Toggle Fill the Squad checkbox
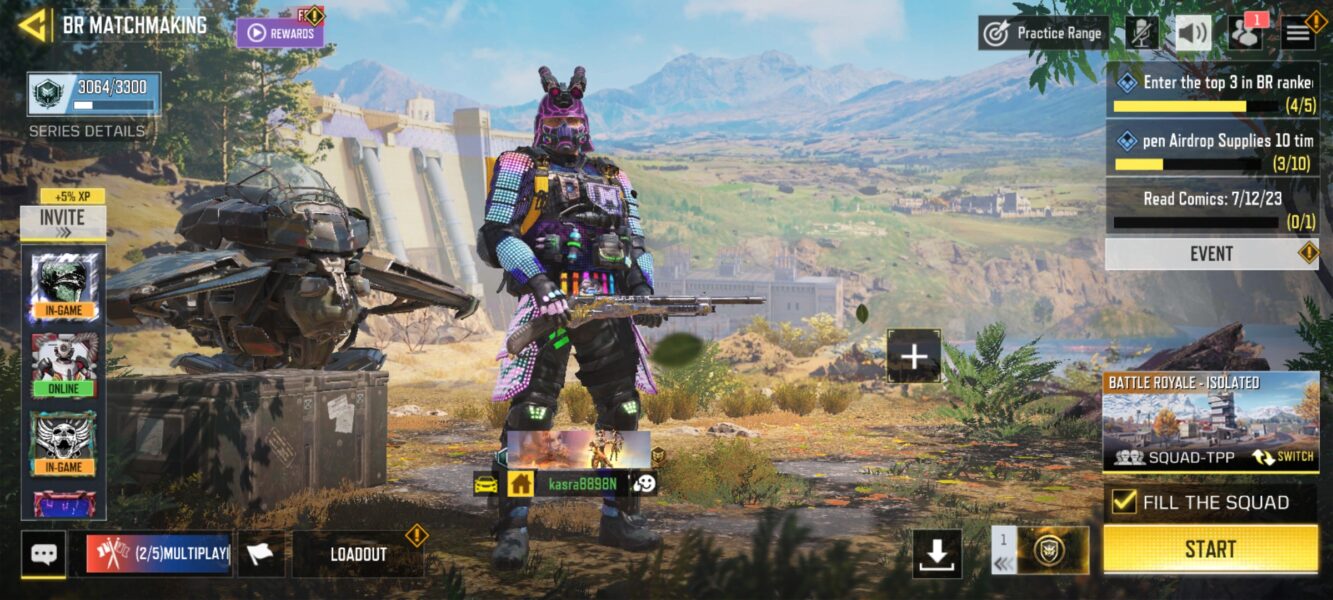This screenshot has width=1333, height=600. click(1125, 502)
